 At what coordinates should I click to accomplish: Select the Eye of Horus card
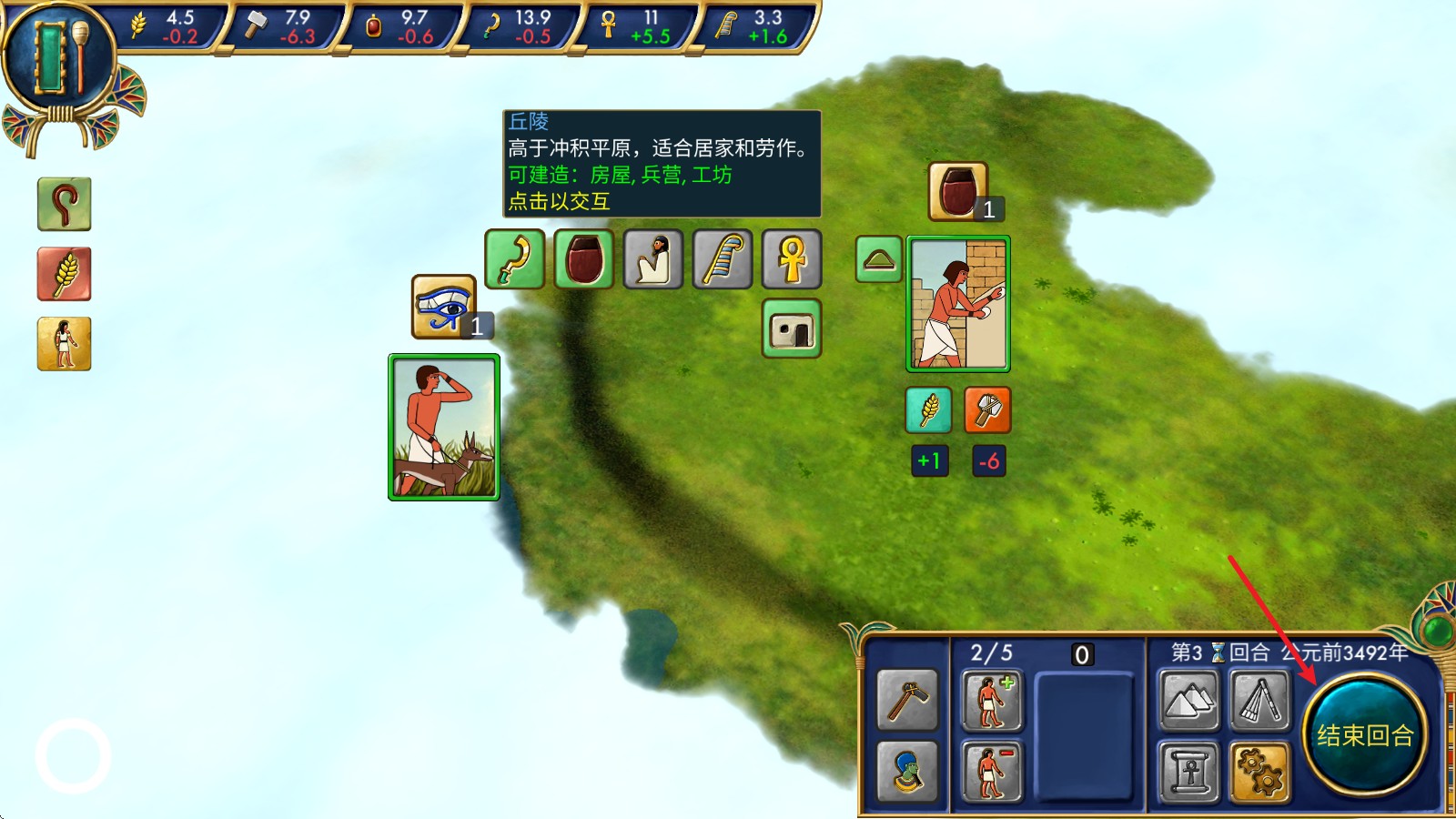tap(444, 307)
